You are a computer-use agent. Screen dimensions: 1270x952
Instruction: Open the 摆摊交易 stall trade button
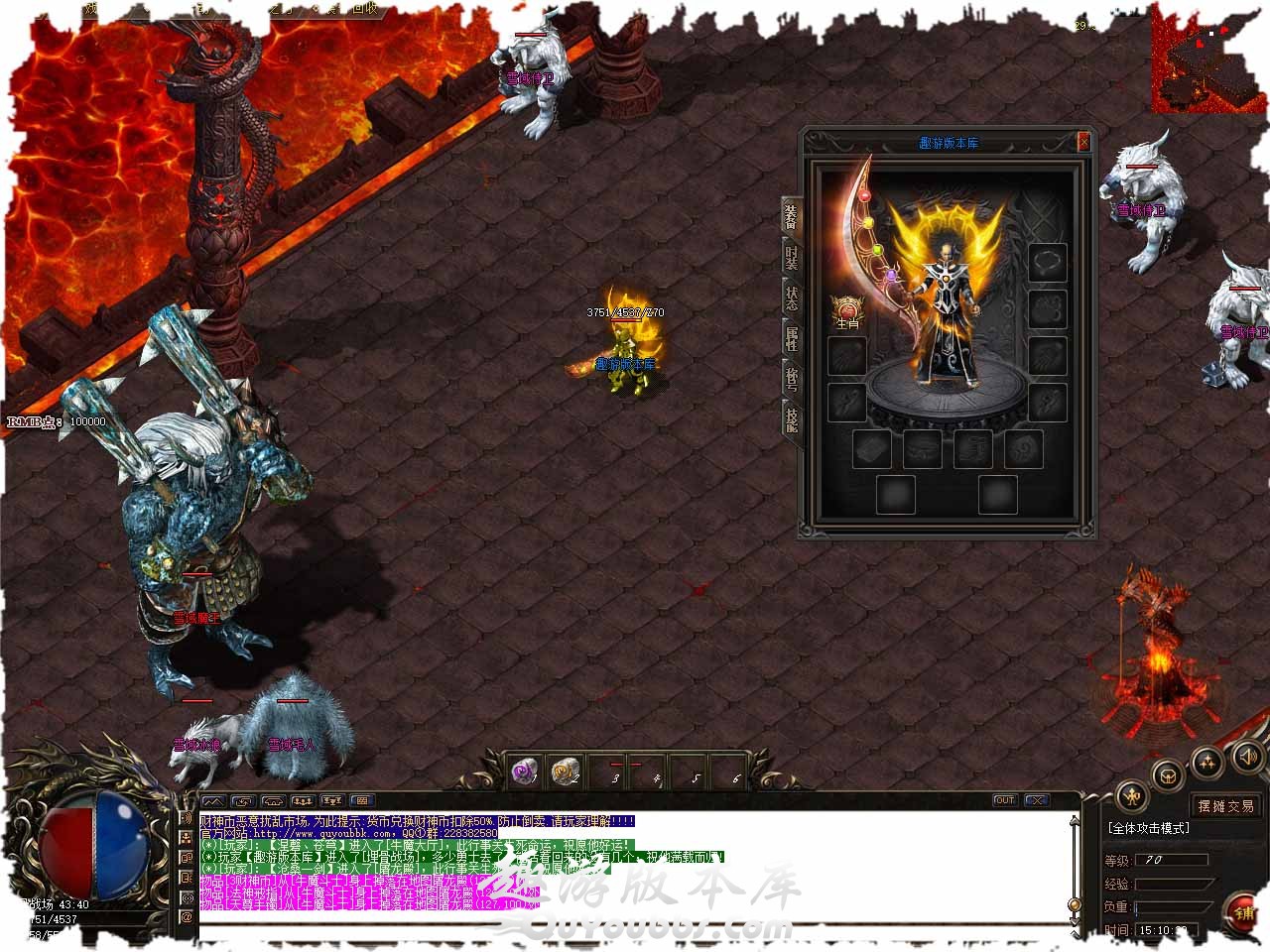point(1225,806)
